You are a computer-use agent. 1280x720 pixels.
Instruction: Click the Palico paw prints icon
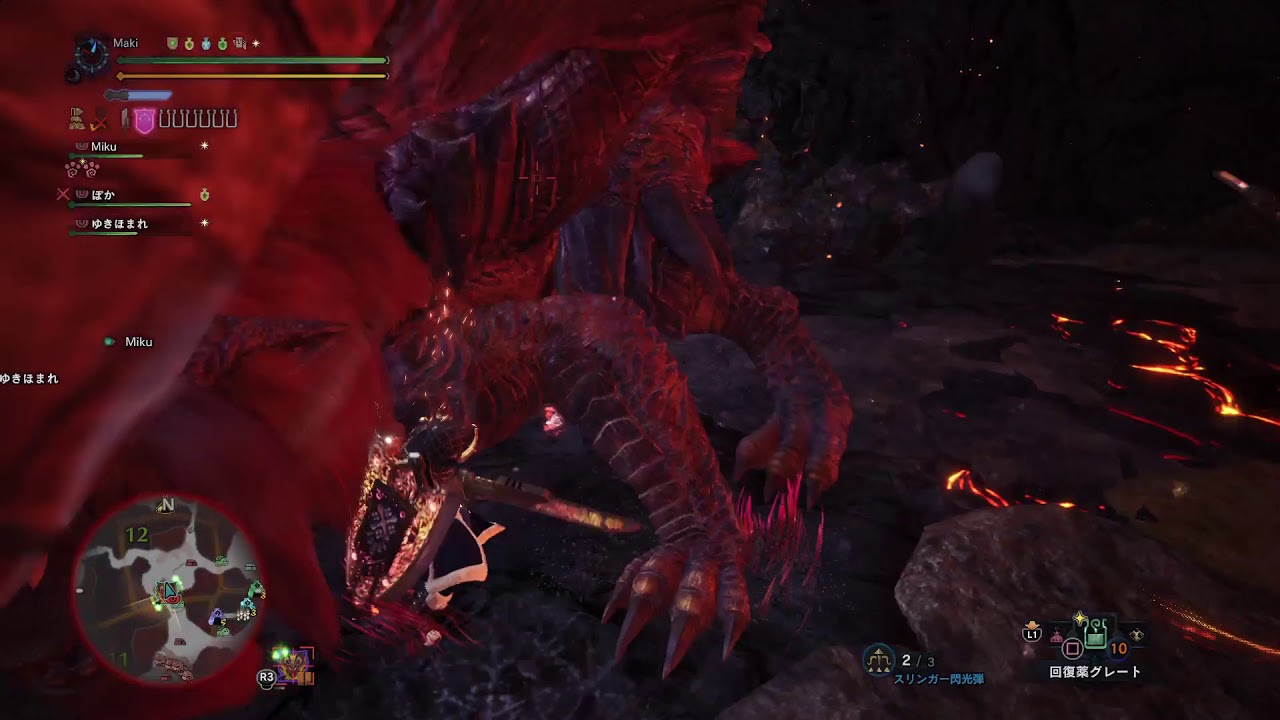pyautogui.click(x=81, y=168)
